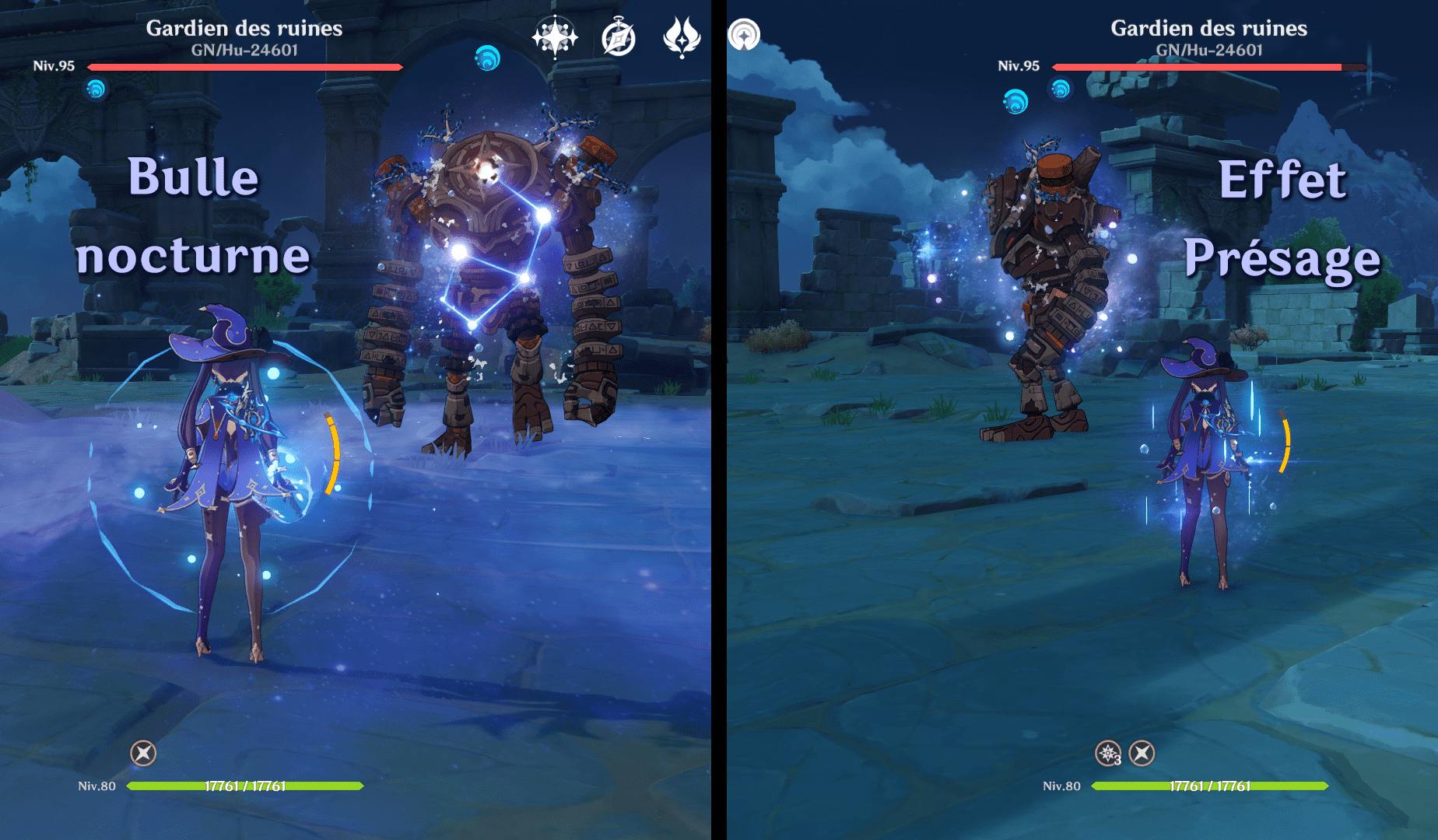
Task: Open the Battle Pass winged icon
Action: tap(682, 37)
